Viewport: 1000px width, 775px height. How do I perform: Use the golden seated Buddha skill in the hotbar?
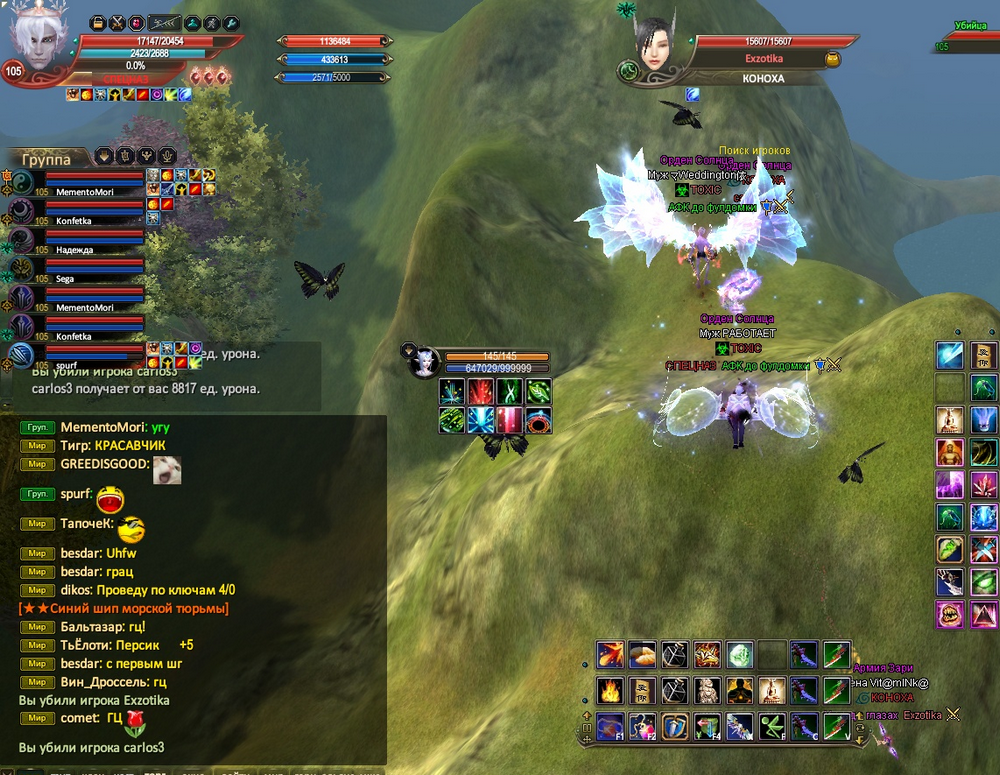click(x=771, y=690)
